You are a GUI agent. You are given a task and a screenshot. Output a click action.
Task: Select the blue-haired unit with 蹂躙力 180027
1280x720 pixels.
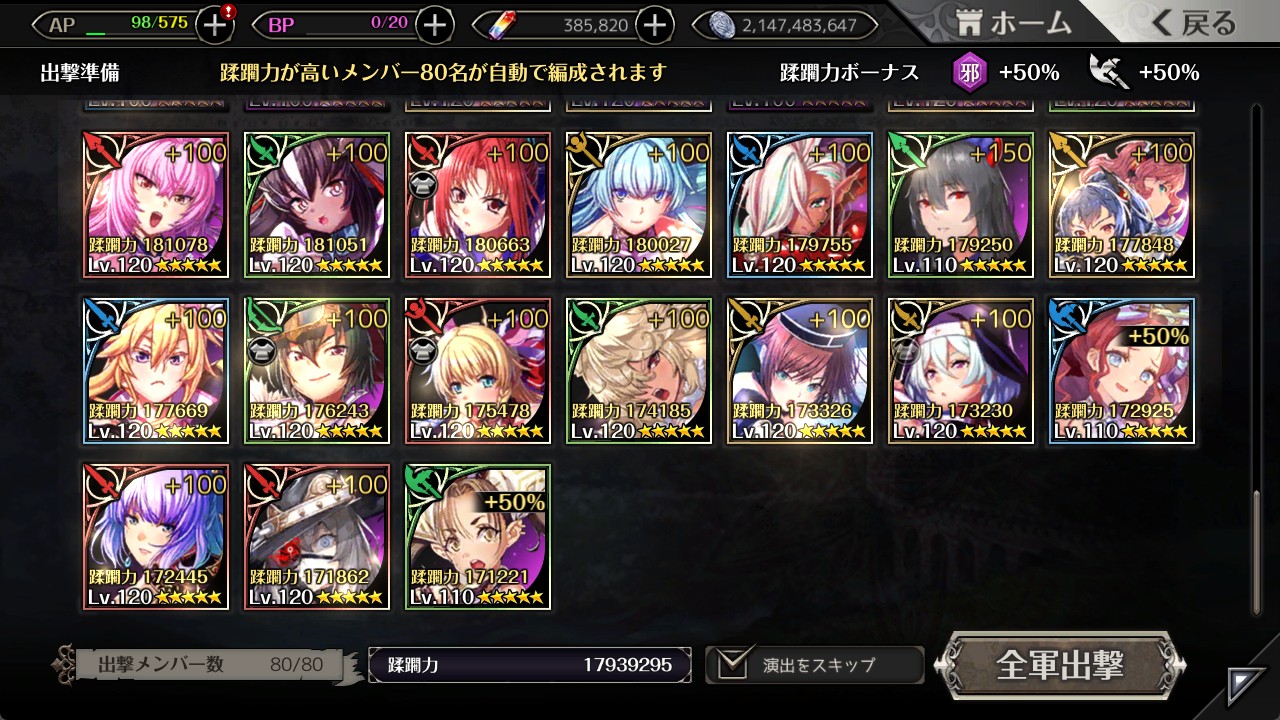pyautogui.click(x=639, y=205)
